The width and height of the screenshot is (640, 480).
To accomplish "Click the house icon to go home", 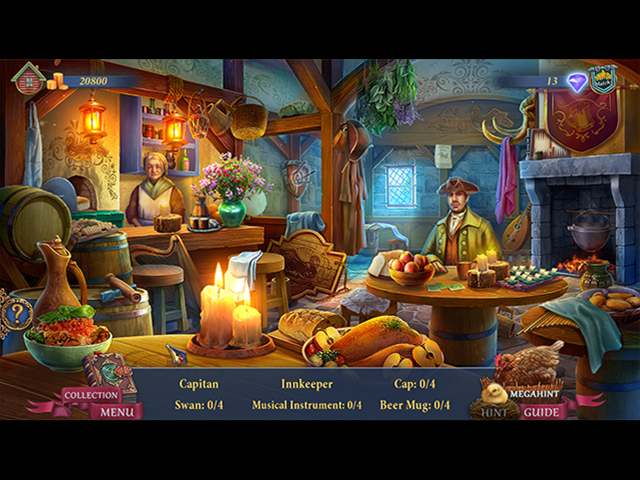I will point(28,78).
